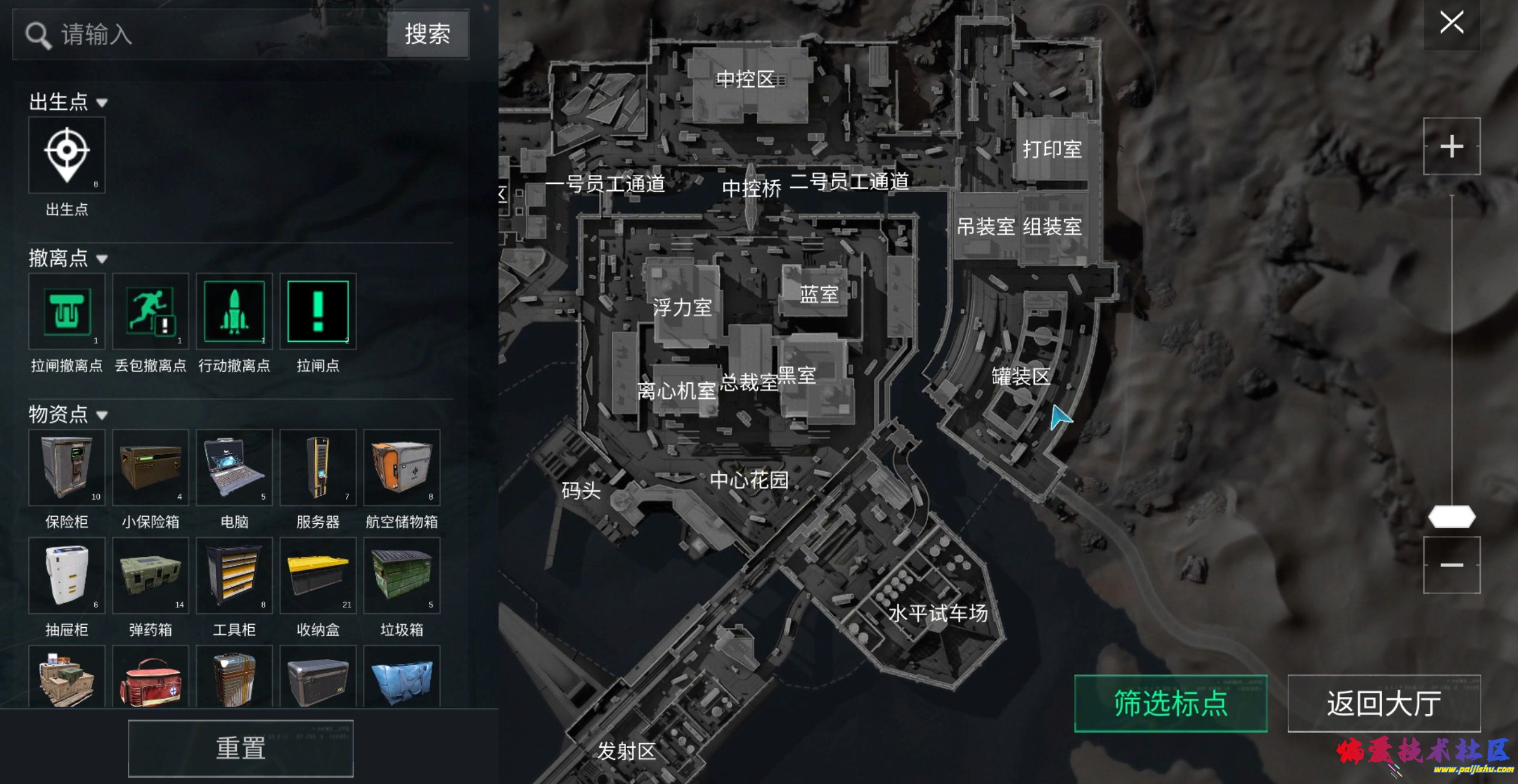Click the white zoom slider handle
Viewport: 1518px width, 784px height.
click(1451, 517)
